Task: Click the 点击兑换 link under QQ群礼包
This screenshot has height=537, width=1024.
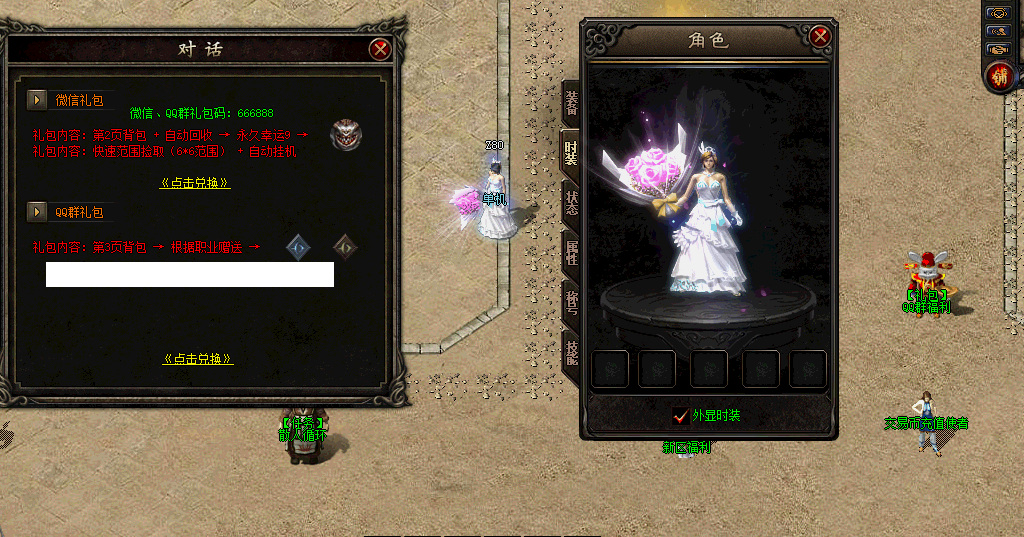Action: [198, 358]
